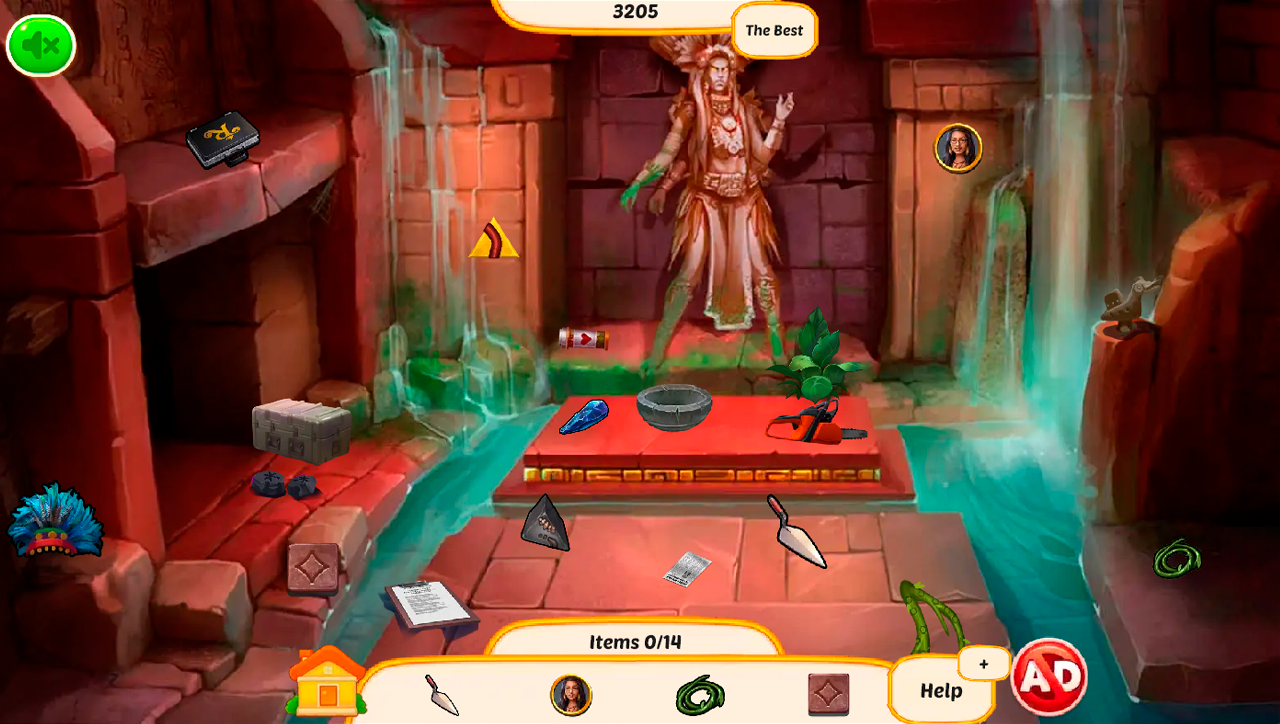The height and width of the screenshot is (724, 1280).
Task: Click the character portrait medallion at top right
Action: 957,147
